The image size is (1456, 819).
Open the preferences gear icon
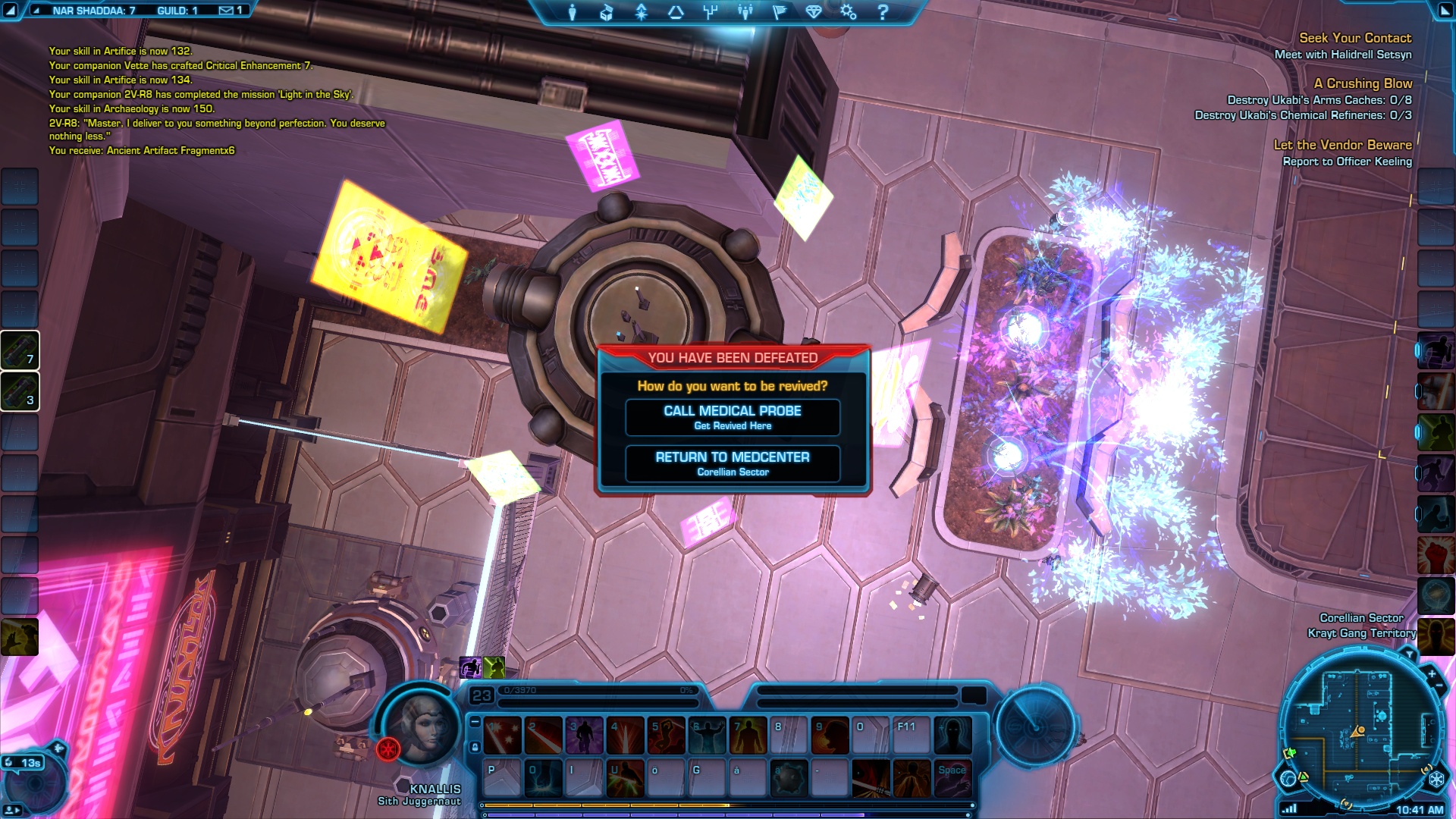tap(848, 12)
